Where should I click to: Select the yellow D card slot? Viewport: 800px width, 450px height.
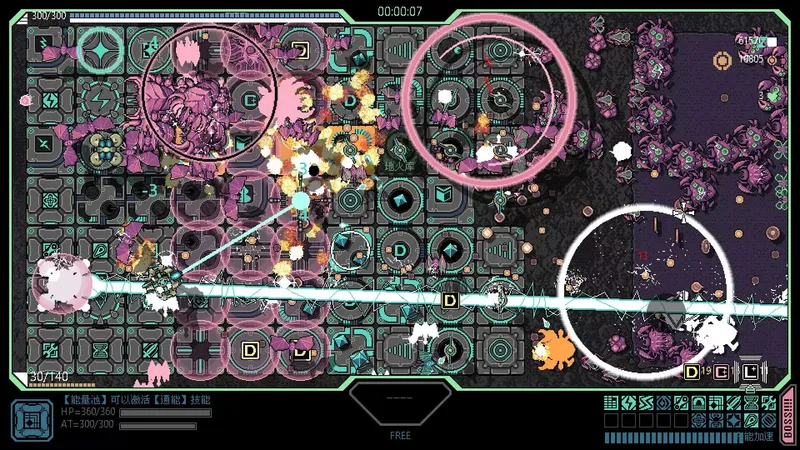pos(691,372)
